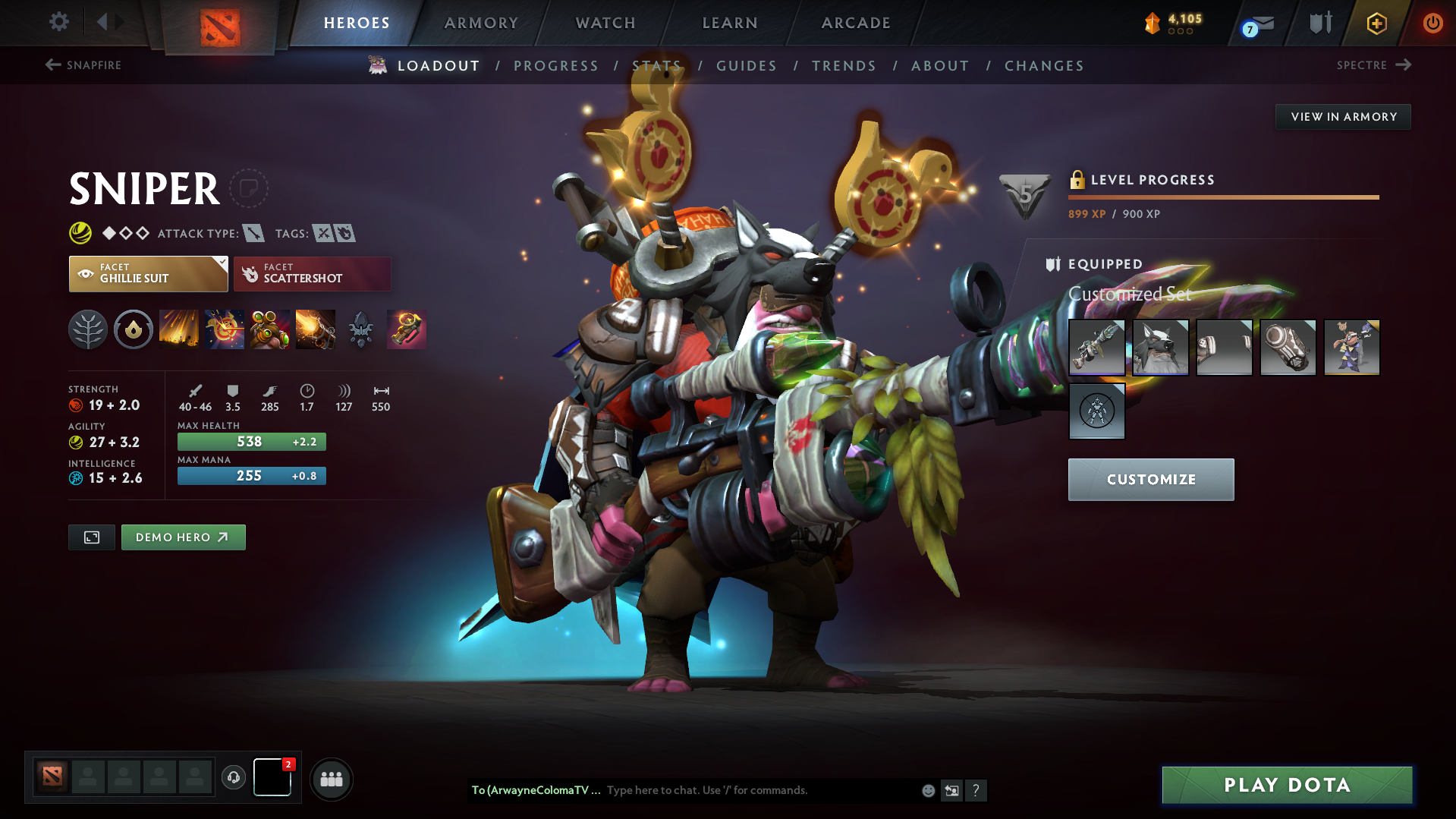The height and width of the screenshot is (819, 1456).
Task: Click the level progress XP bar
Action: pyautogui.click(x=1223, y=197)
